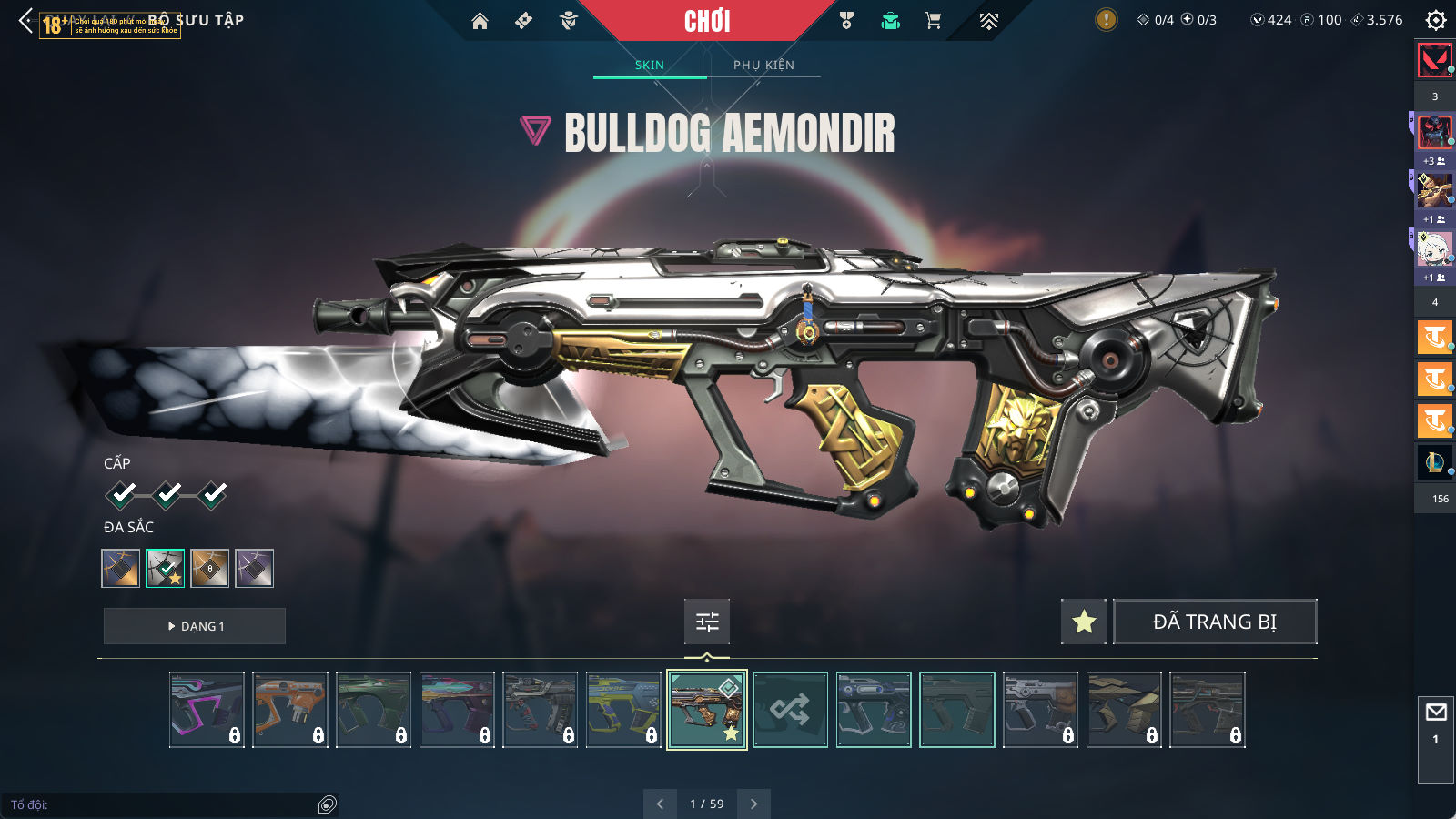
Task: Select the random skin shuffle tile
Action: (x=790, y=710)
